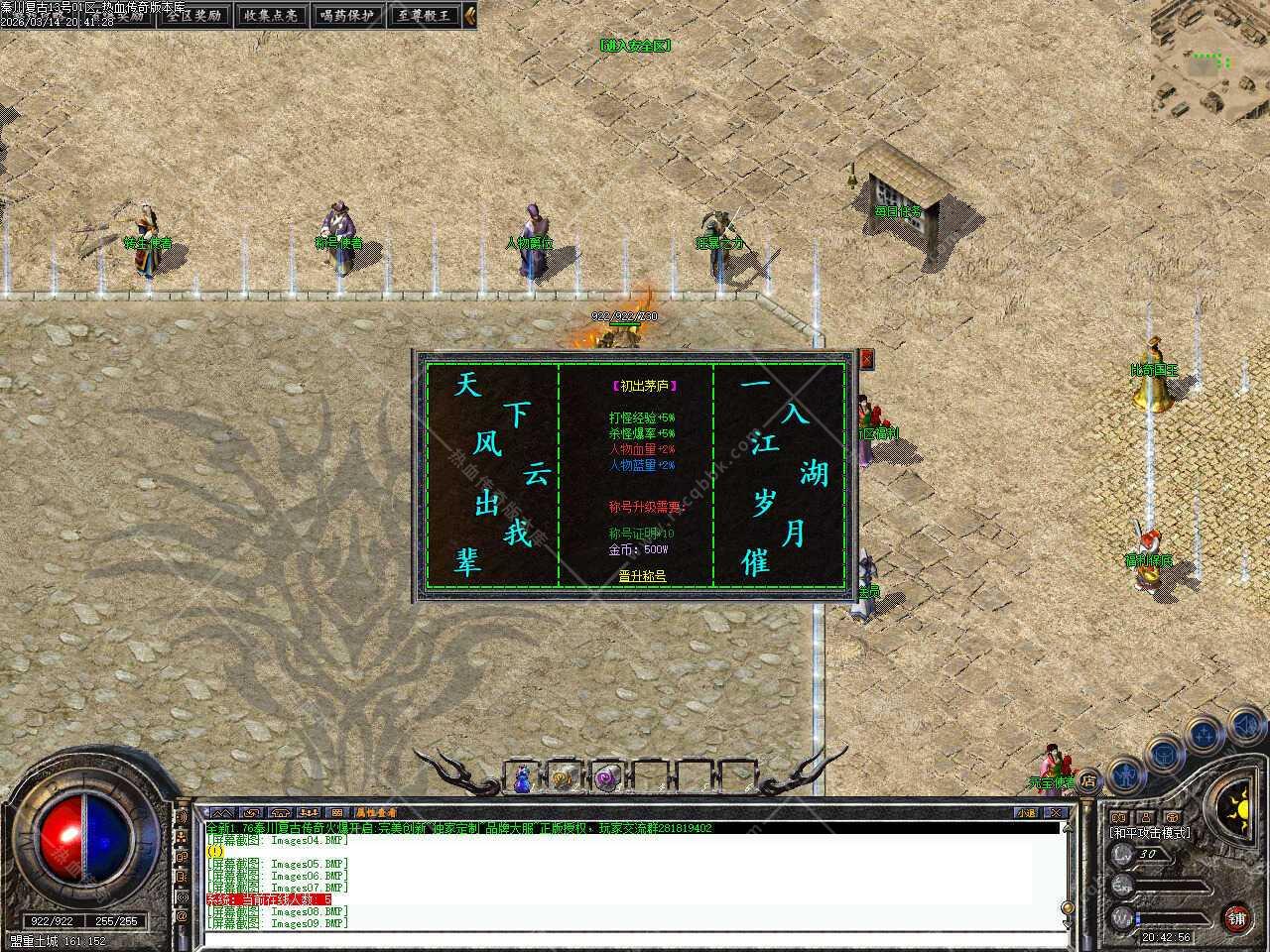Click the X button on the chat bar
This screenshot has width=1270, height=952.
pos(1056,812)
